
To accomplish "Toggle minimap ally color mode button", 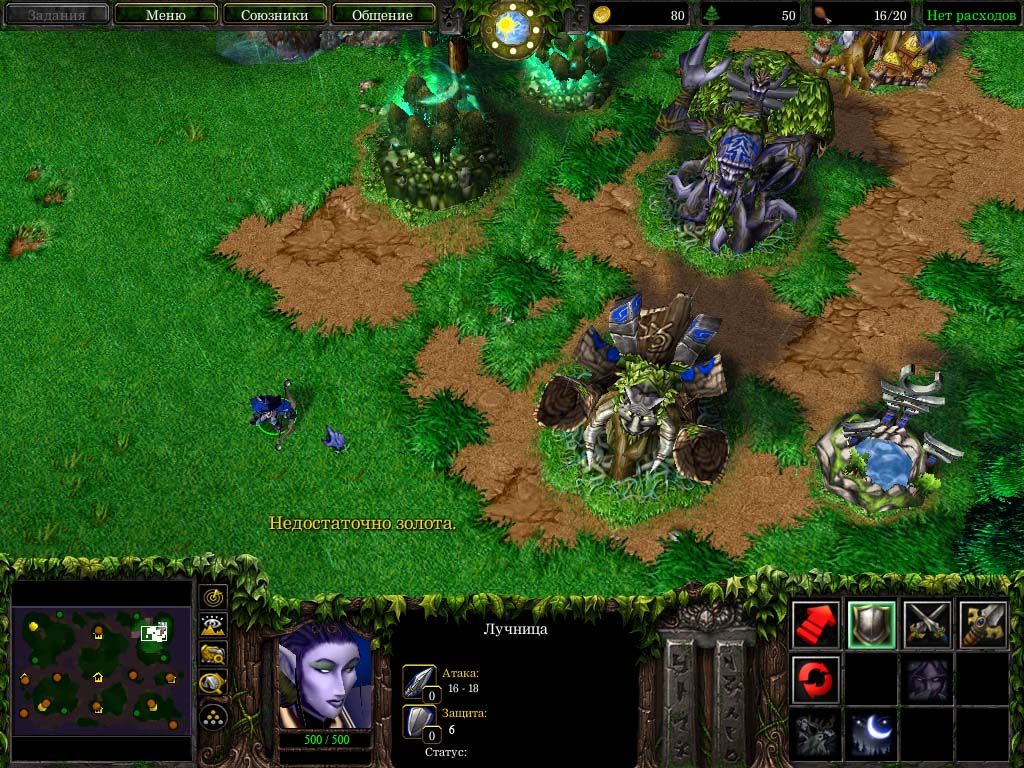I will [x=213, y=655].
